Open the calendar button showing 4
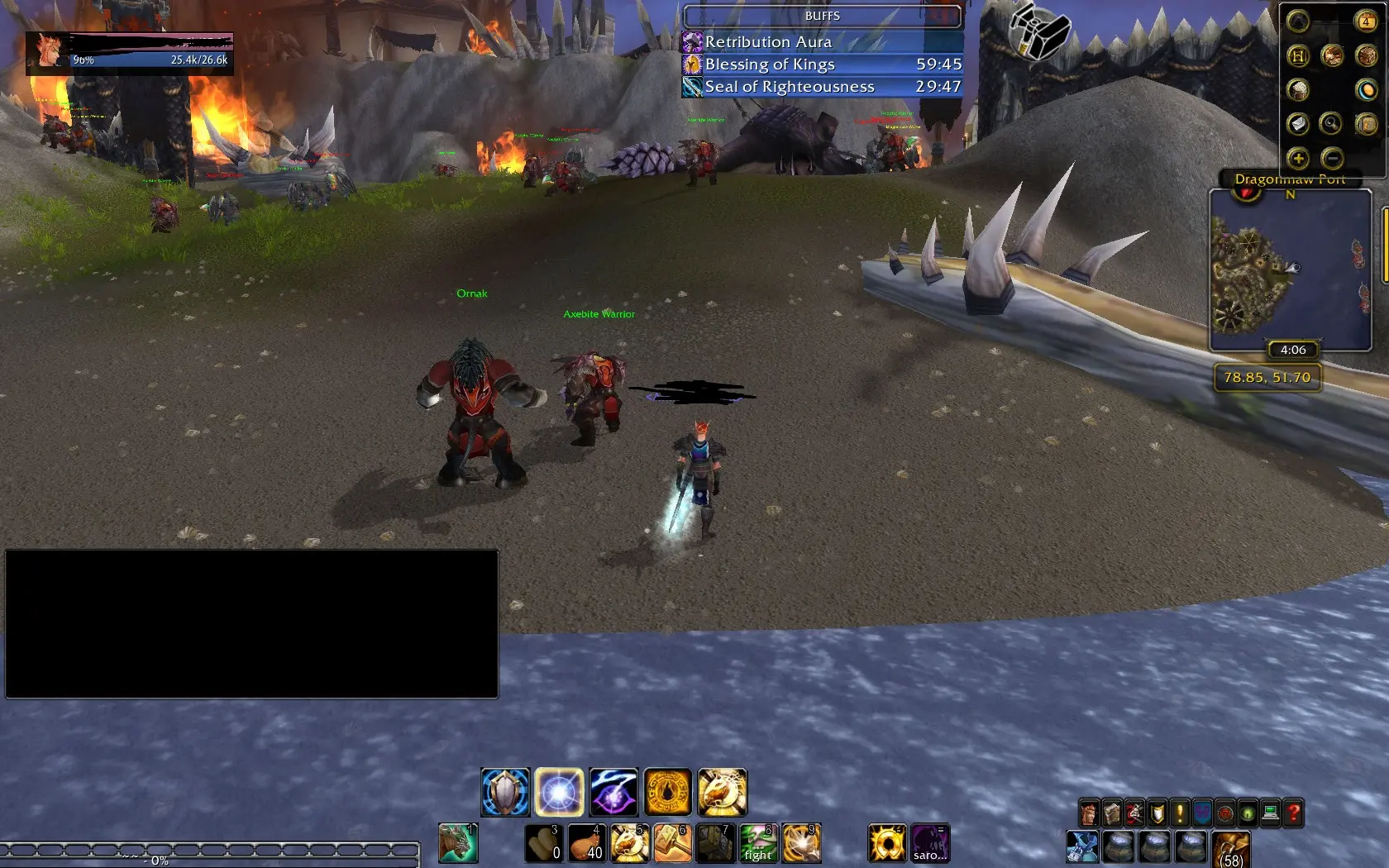 click(1366, 21)
